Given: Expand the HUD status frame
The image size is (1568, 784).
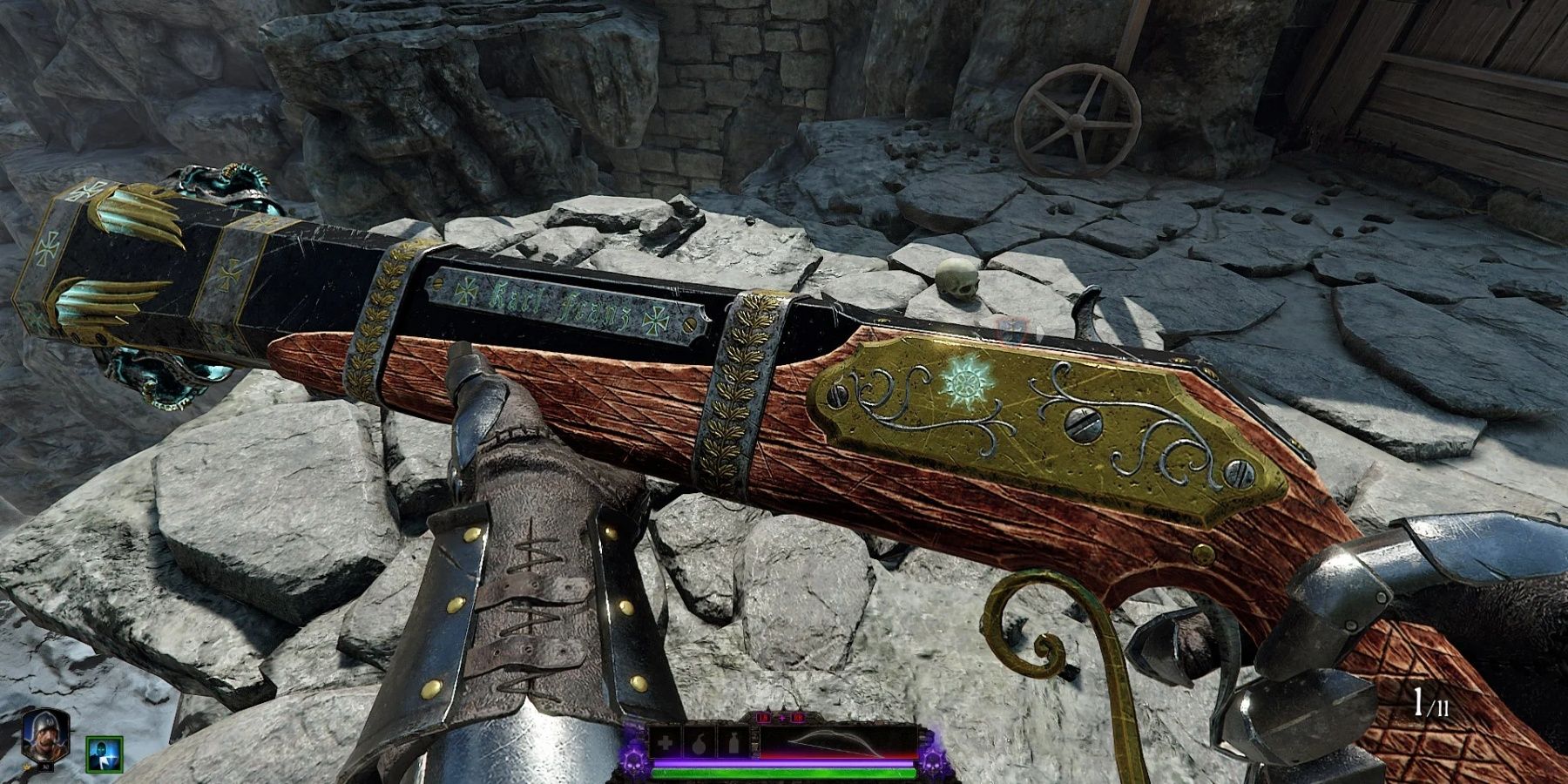Looking at the screenshot, I should tap(775, 749).
